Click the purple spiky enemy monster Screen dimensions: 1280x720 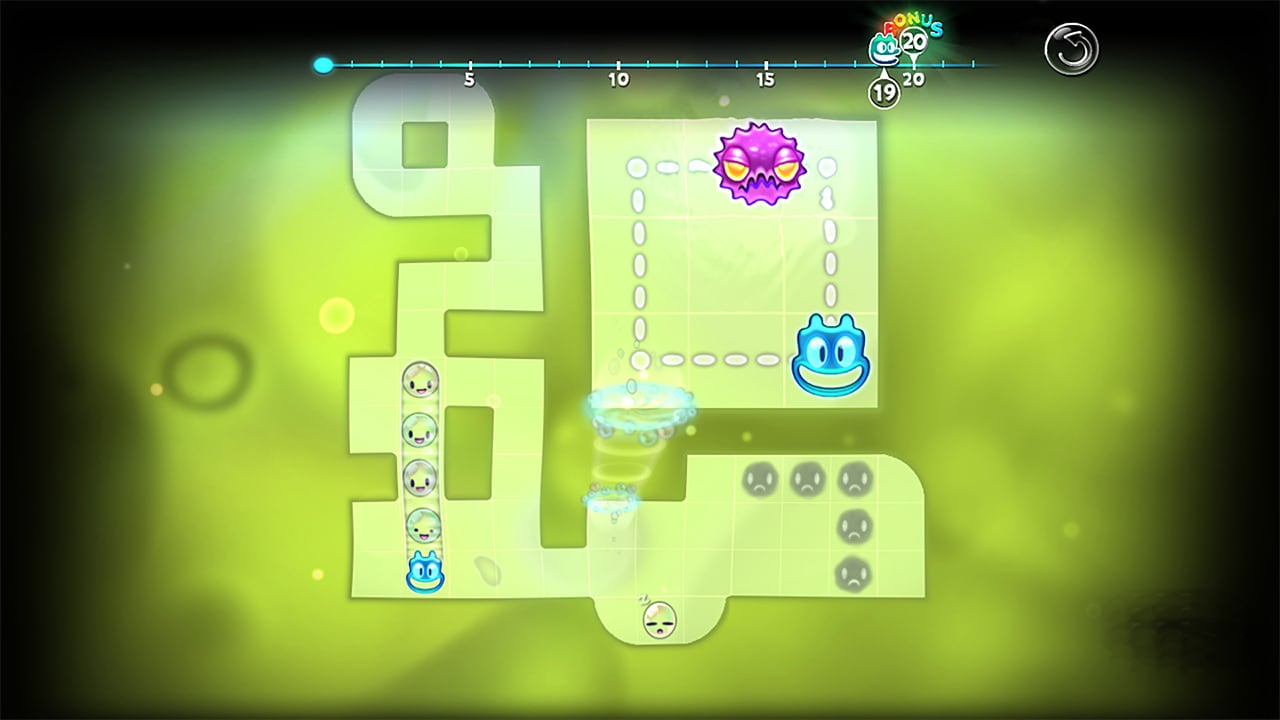tap(762, 164)
